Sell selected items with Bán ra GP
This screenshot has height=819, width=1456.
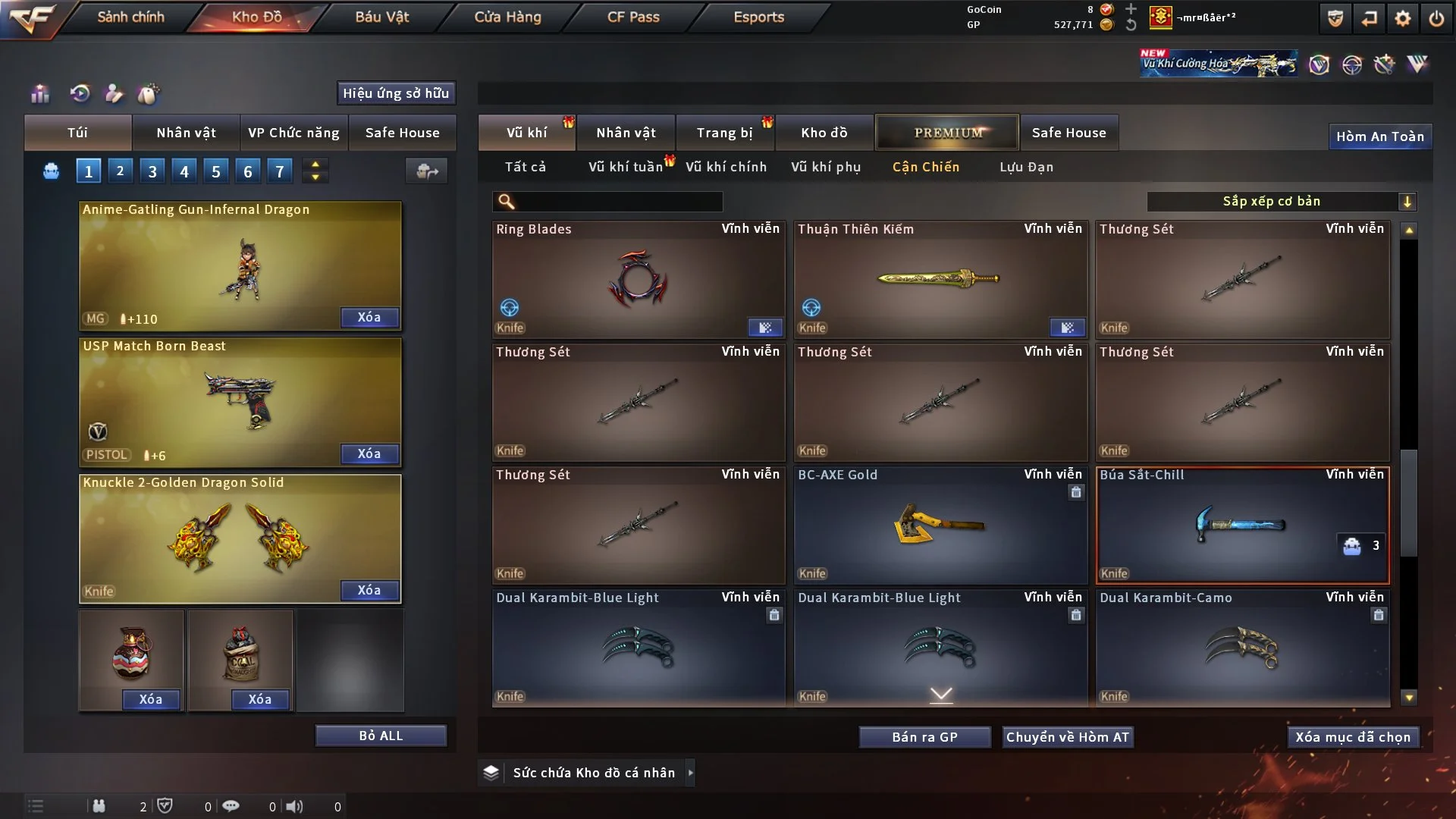click(x=924, y=737)
